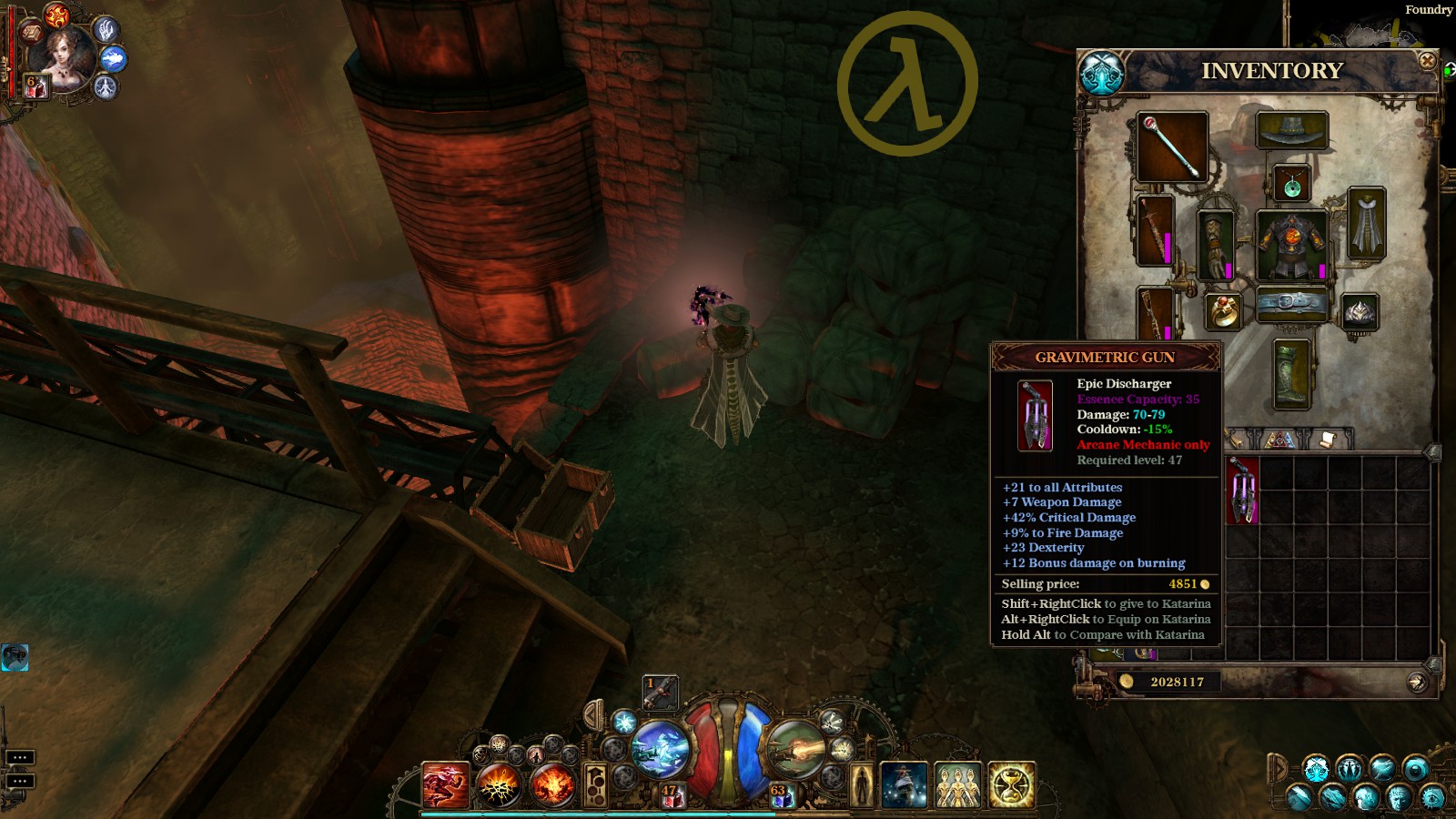The image size is (1456, 819).
Task: Use the red health potion
Action: click(672, 797)
